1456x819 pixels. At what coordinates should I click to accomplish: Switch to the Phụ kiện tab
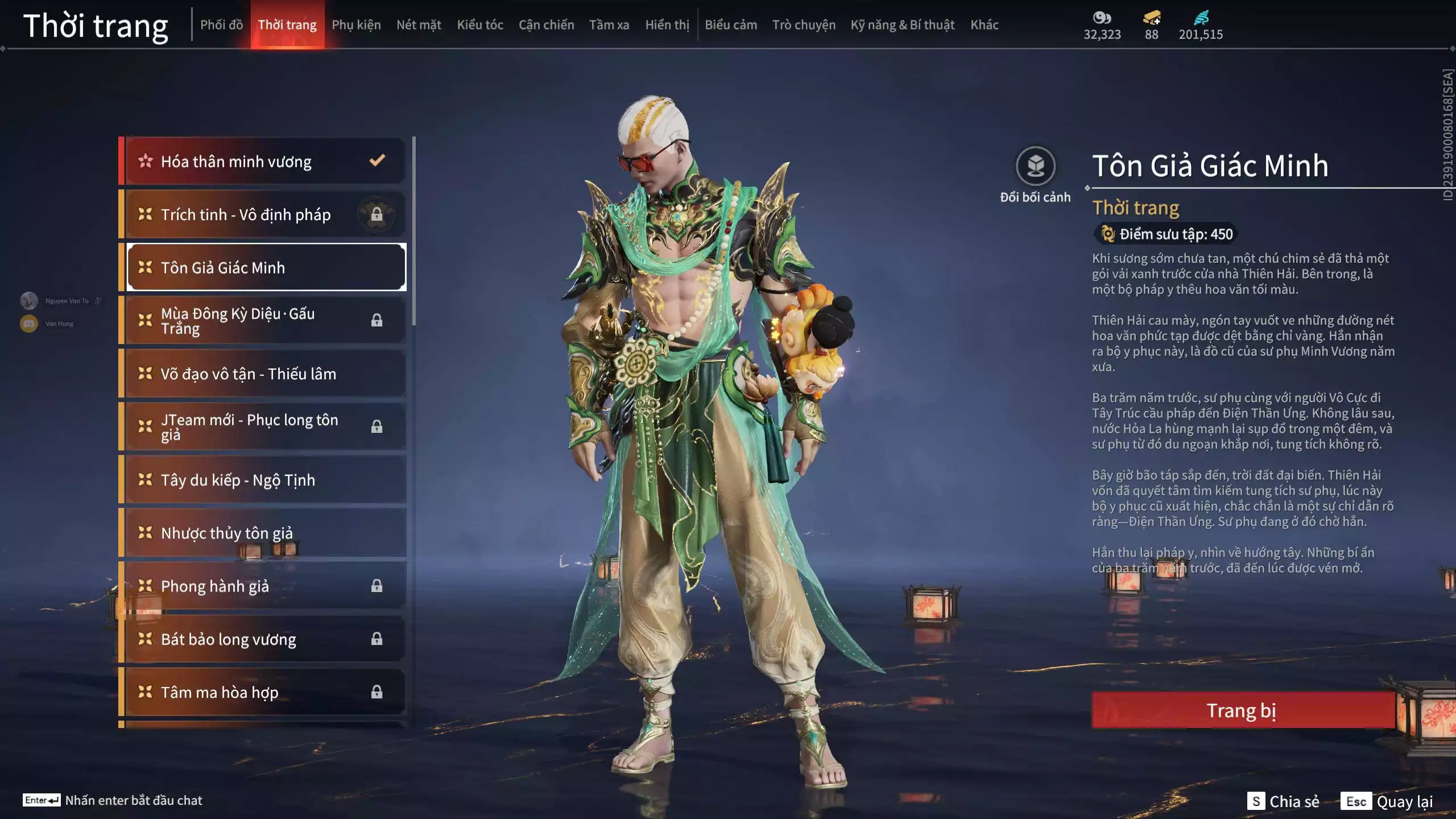(x=357, y=24)
